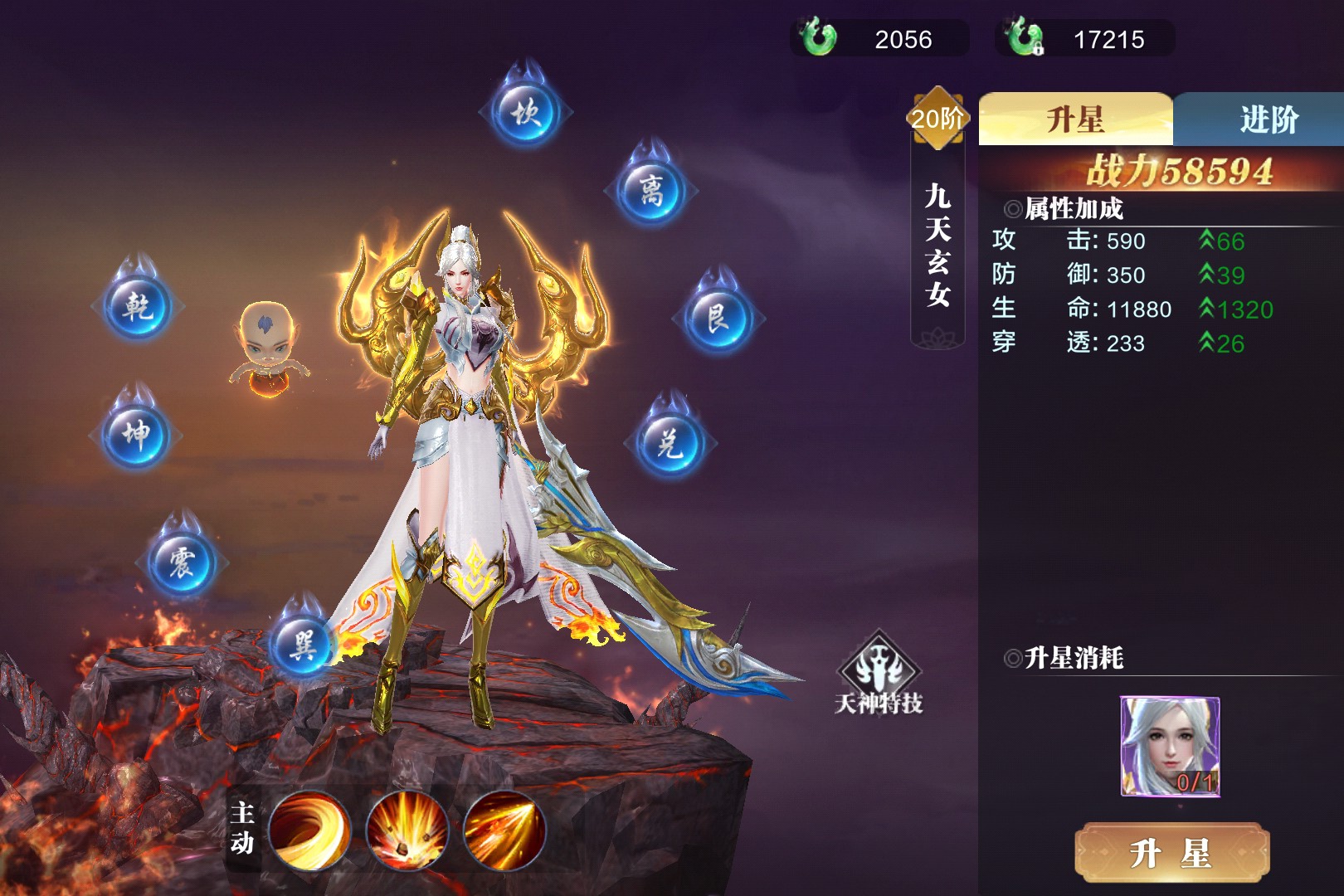
Task: Tap the bound jade currency showing 17215
Action: coord(1085,38)
